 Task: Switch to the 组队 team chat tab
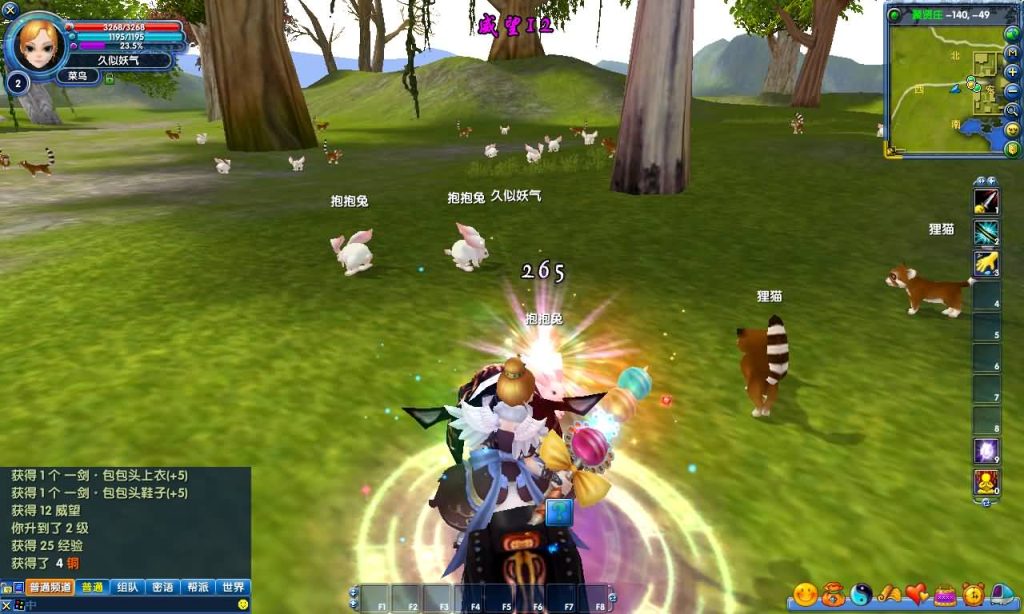(x=127, y=587)
